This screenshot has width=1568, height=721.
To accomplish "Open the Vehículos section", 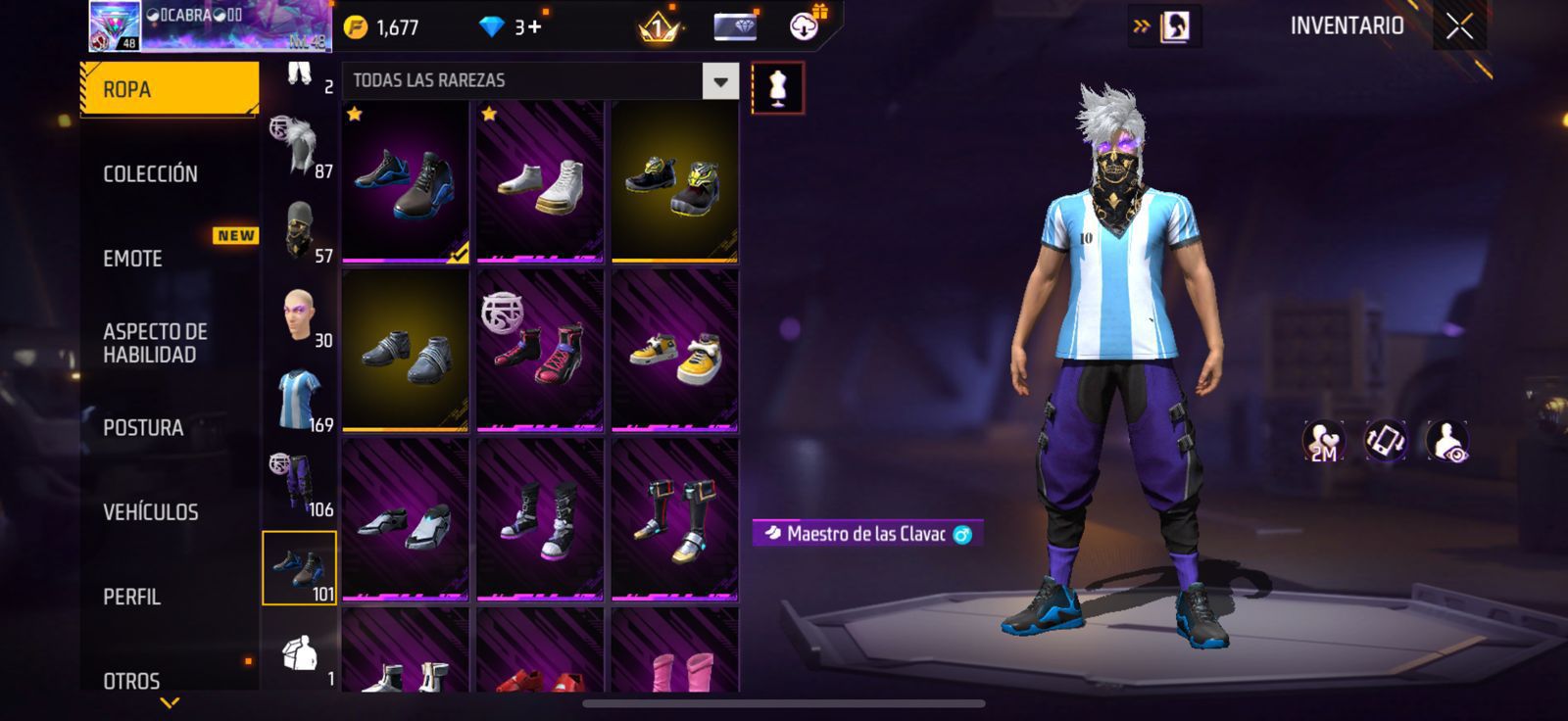I will point(151,512).
